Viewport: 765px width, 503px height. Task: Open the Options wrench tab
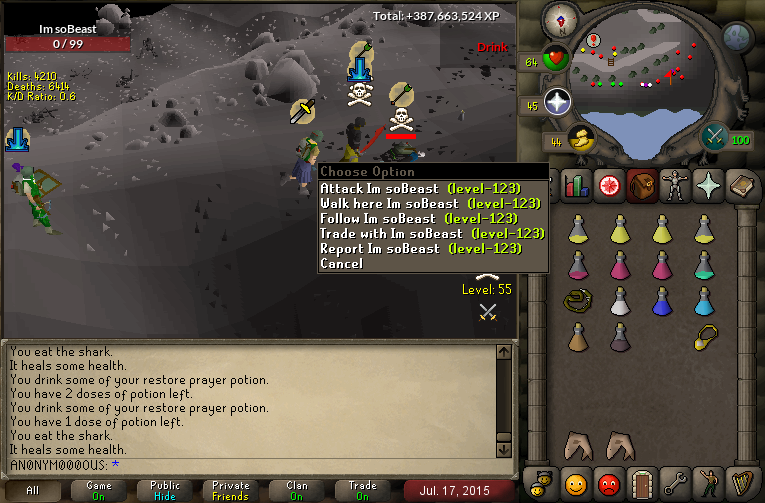(x=676, y=483)
